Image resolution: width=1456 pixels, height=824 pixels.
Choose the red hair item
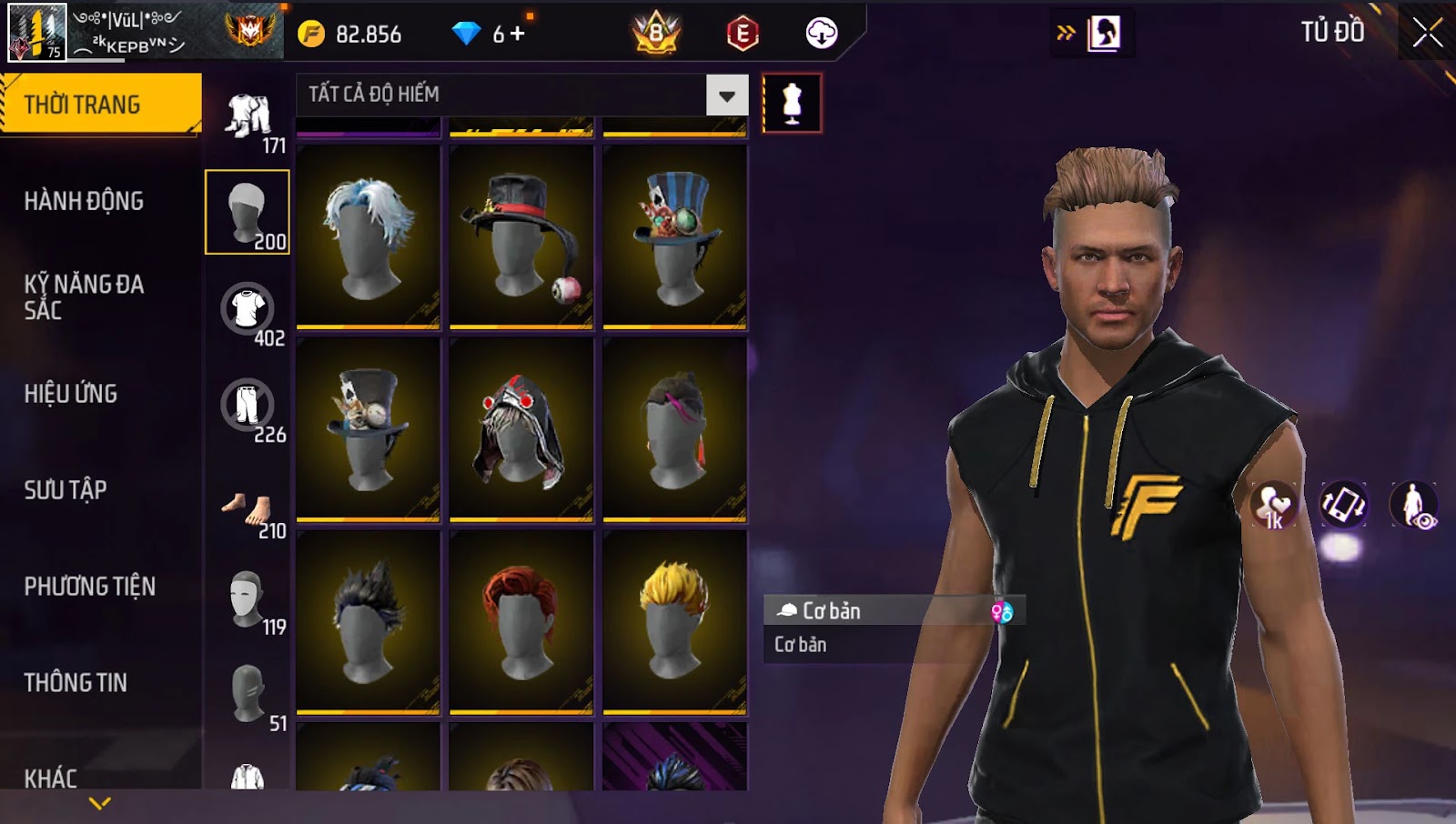click(x=521, y=622)
